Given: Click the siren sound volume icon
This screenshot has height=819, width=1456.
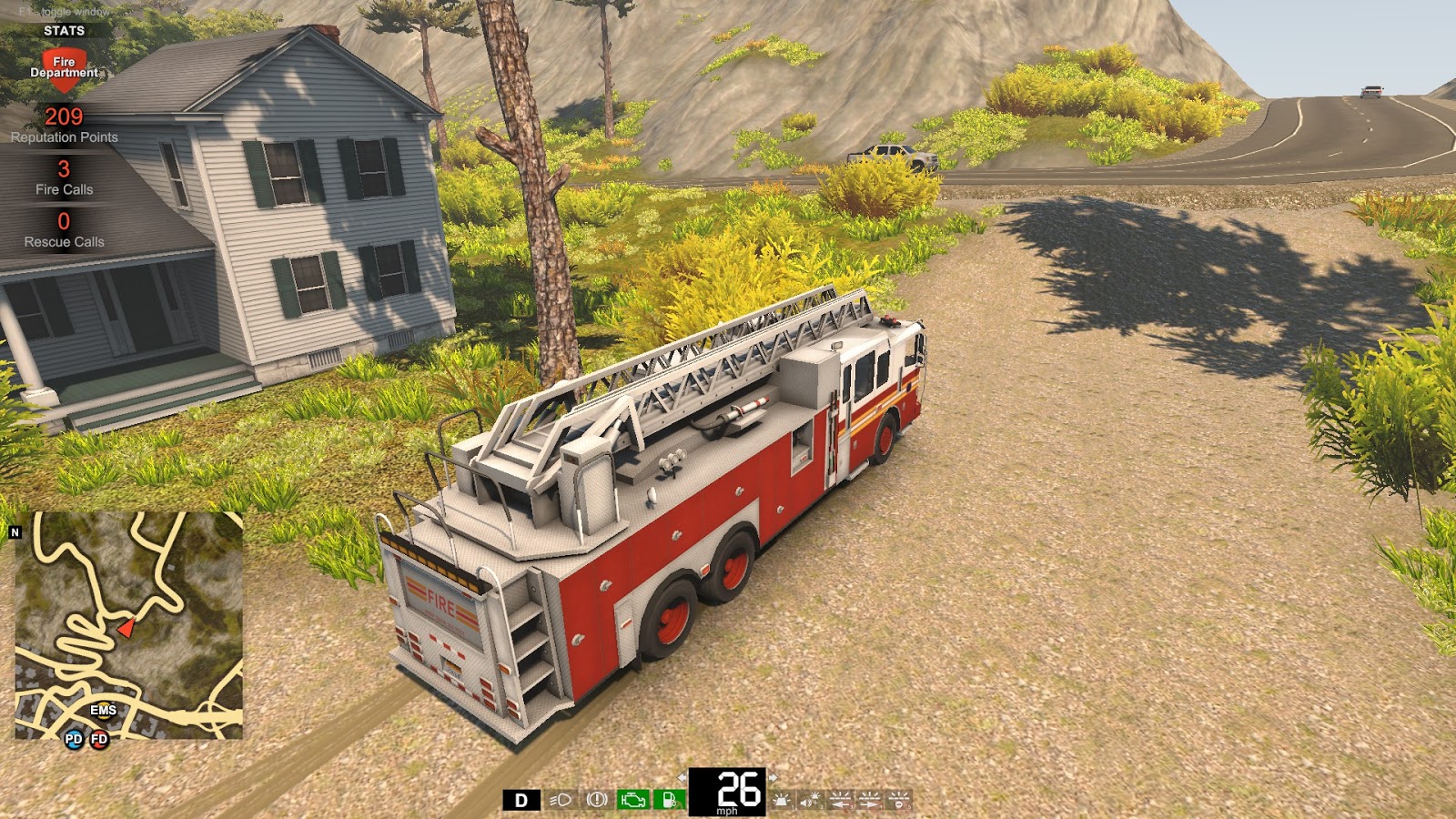Looking at the screenshot, I should tap(811, 799).
